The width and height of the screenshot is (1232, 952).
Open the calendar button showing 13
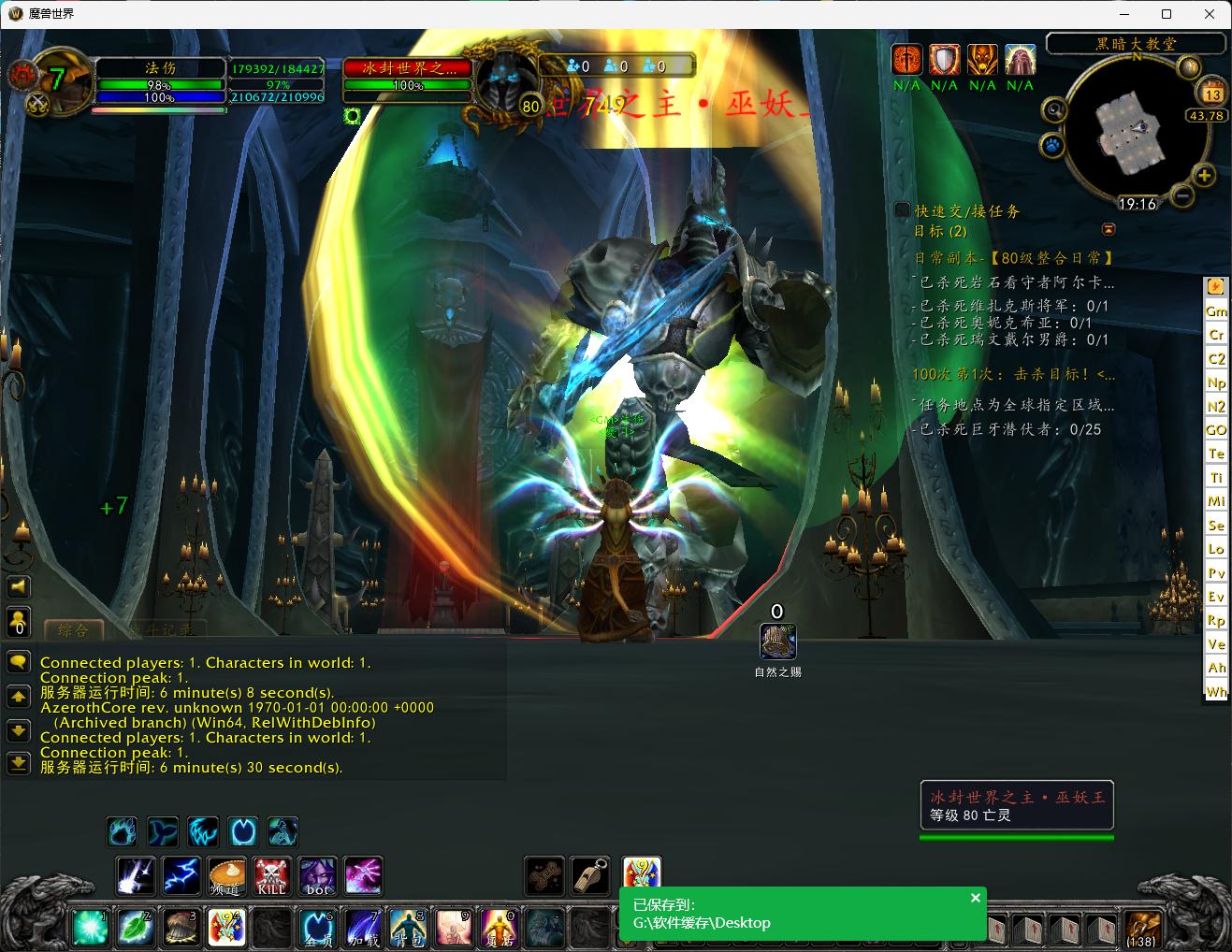[x=1212, y=94]
